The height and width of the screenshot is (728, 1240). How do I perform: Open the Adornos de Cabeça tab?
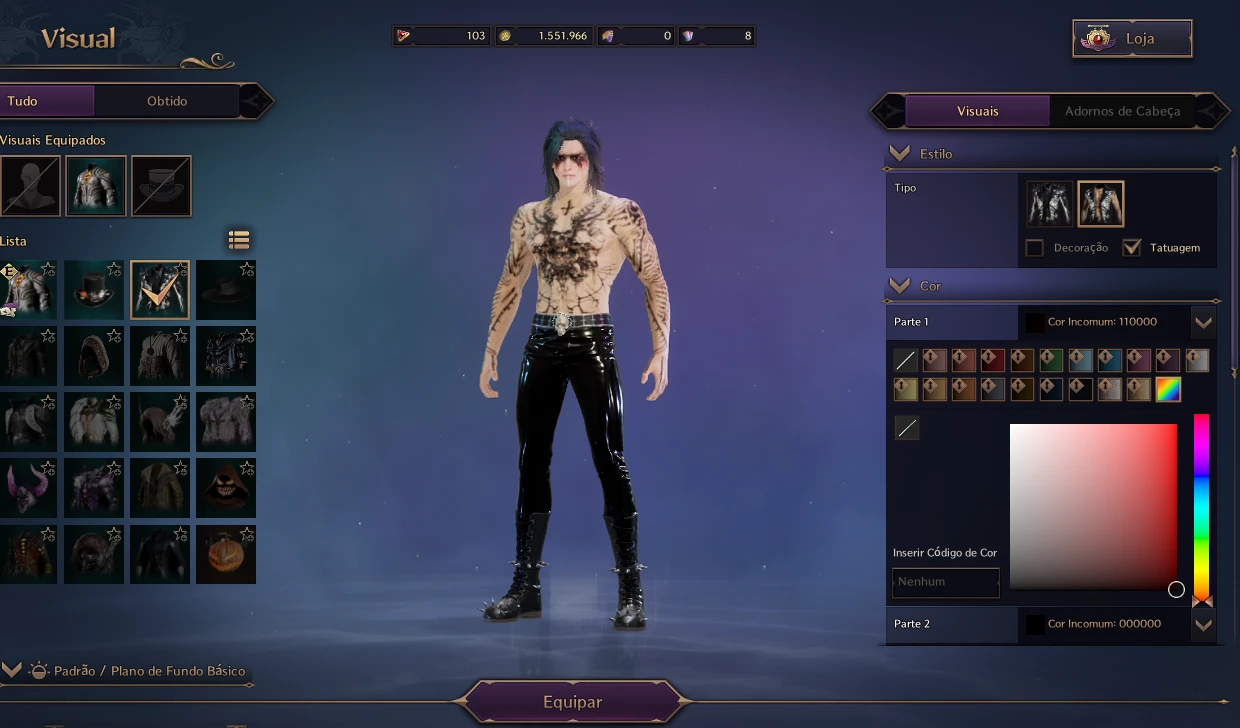(x=1122, y=111)
